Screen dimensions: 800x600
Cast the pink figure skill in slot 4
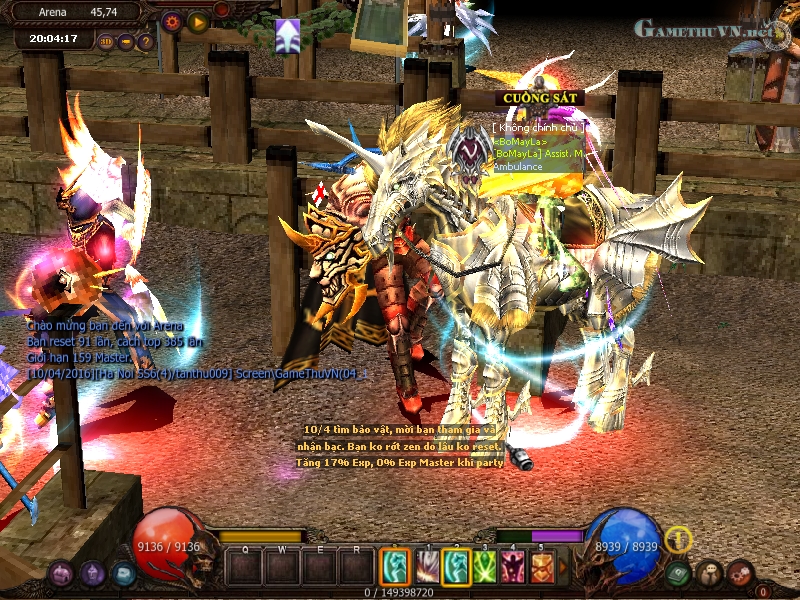pyautogui.click(x=514, y=568)
